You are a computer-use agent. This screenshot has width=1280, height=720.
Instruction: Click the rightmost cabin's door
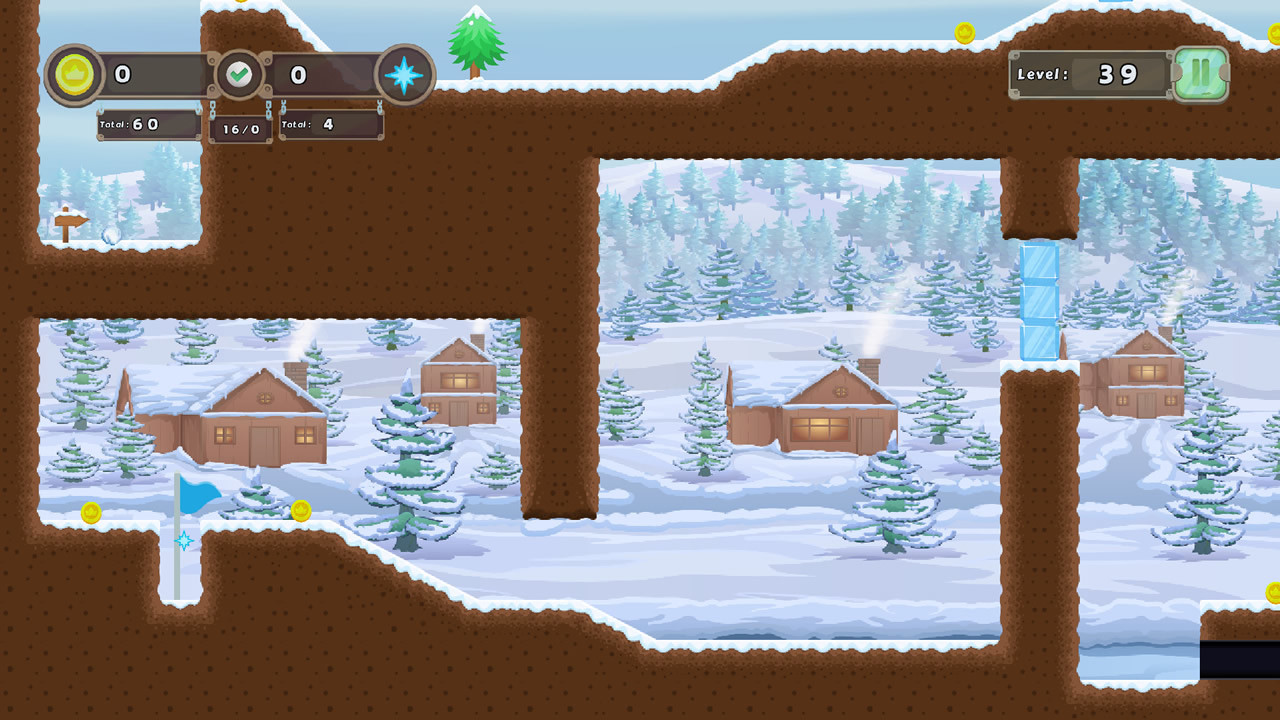pyautogui.click(x=1147, y=403)
